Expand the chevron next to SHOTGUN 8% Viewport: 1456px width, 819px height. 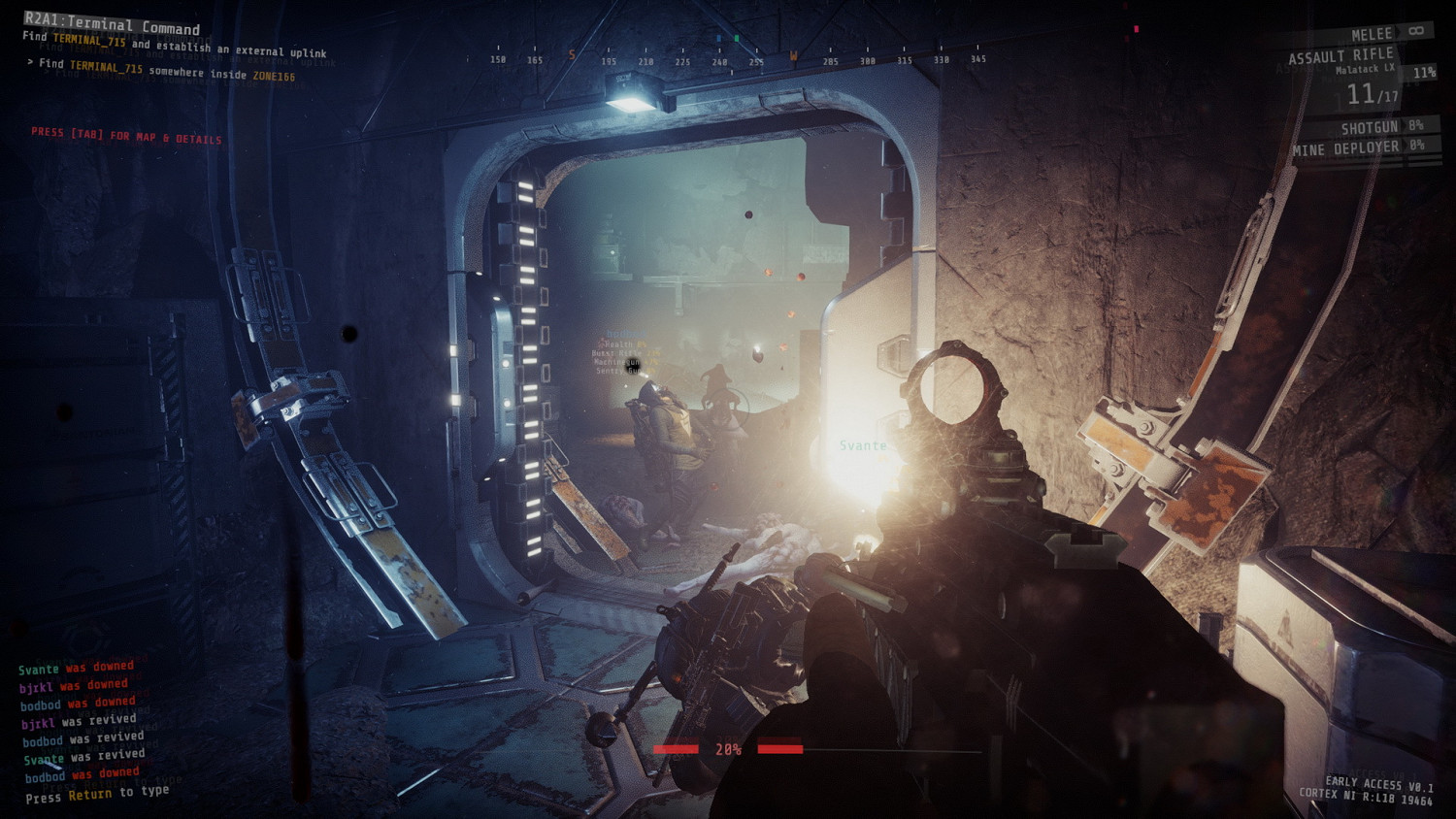[x=1404, y=126]
